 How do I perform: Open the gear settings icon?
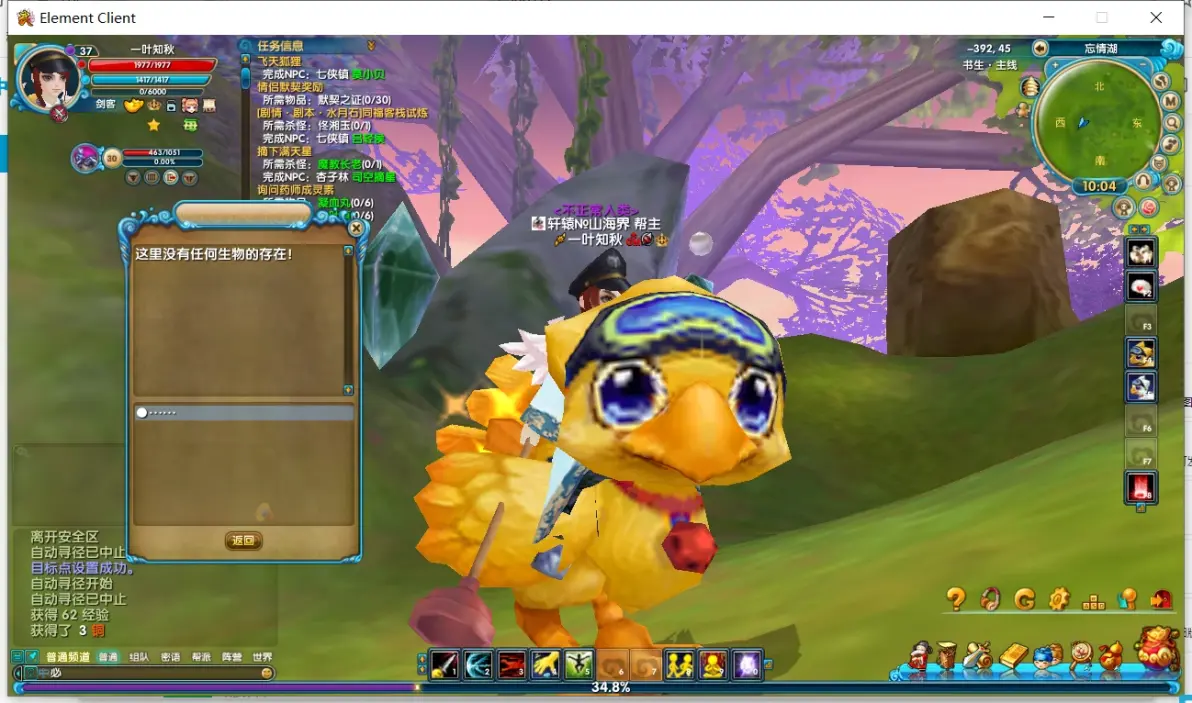pos(1059,599)
